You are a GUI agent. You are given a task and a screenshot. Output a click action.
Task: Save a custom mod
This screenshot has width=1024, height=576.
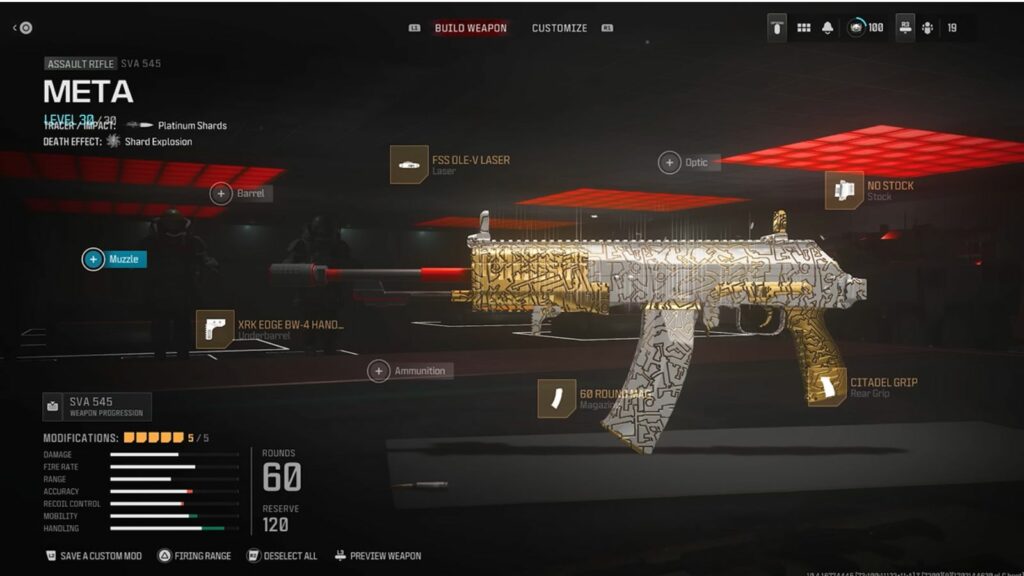pyautogui.click(x=94, y=556)
